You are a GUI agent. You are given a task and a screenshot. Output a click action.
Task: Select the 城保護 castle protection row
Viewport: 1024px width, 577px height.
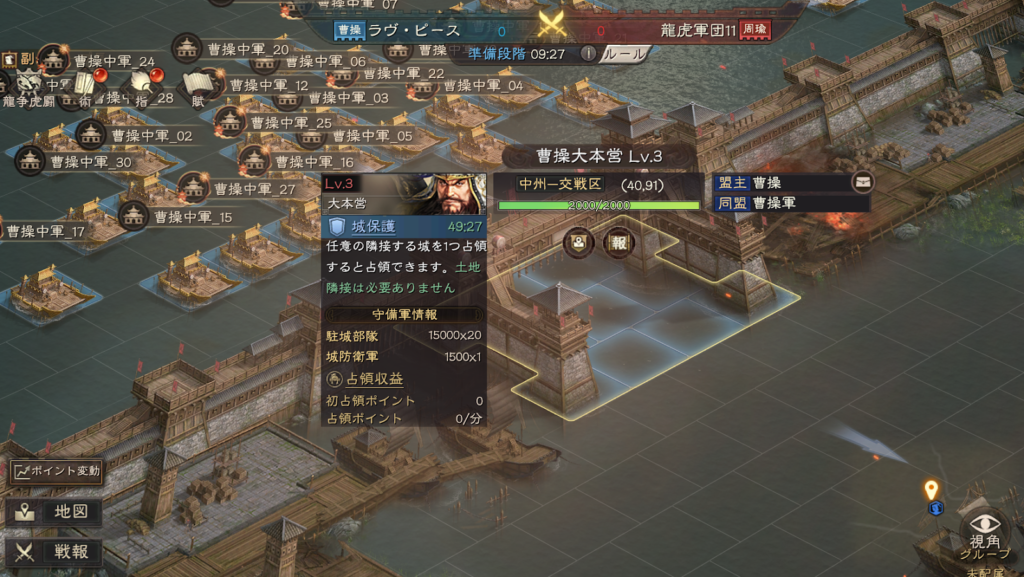tap(404, 227)
